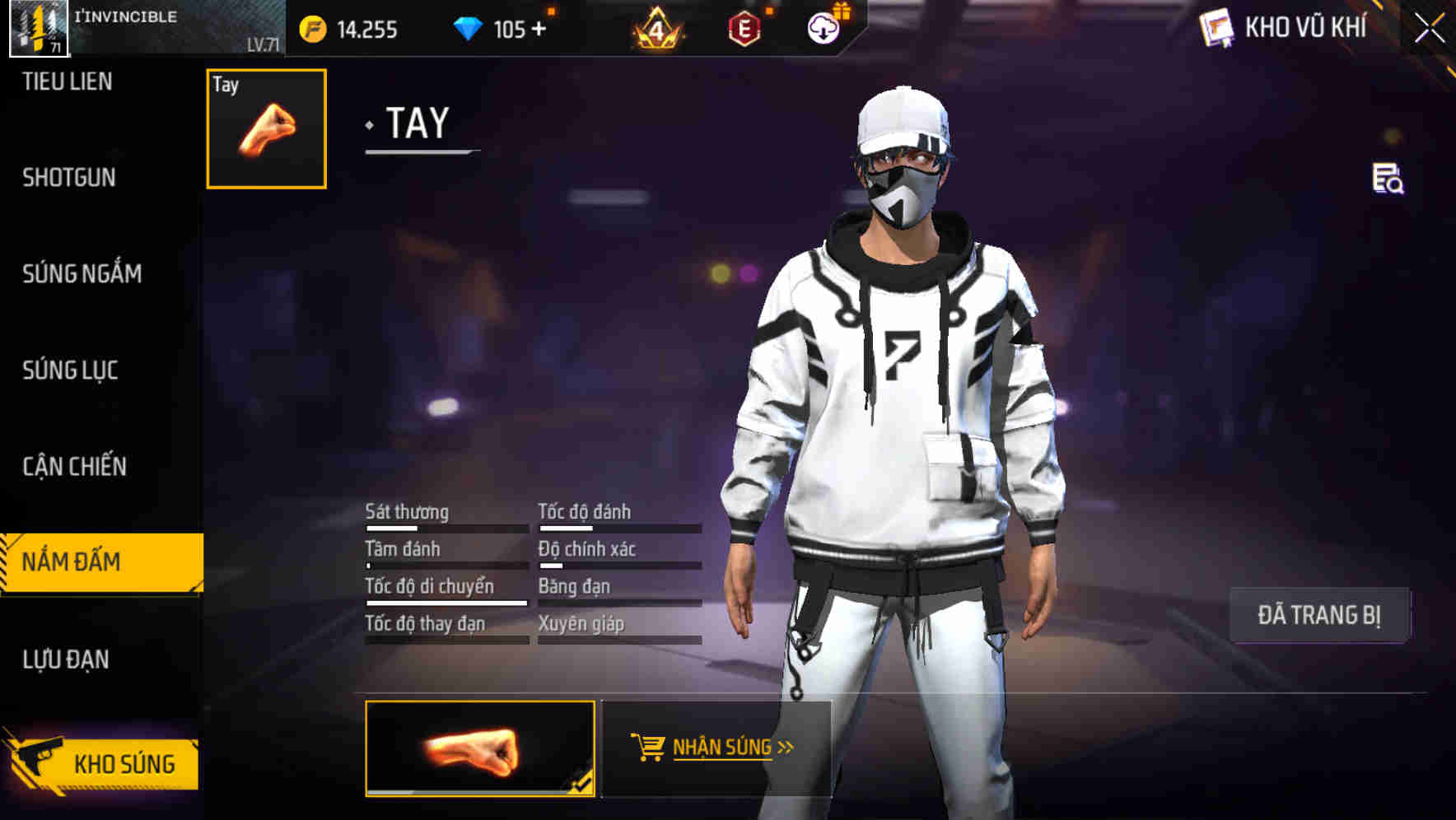Click the ĐÃ TRANG BỊ button
This screenshot has width=1456, height=820.
pos(1319,614)
